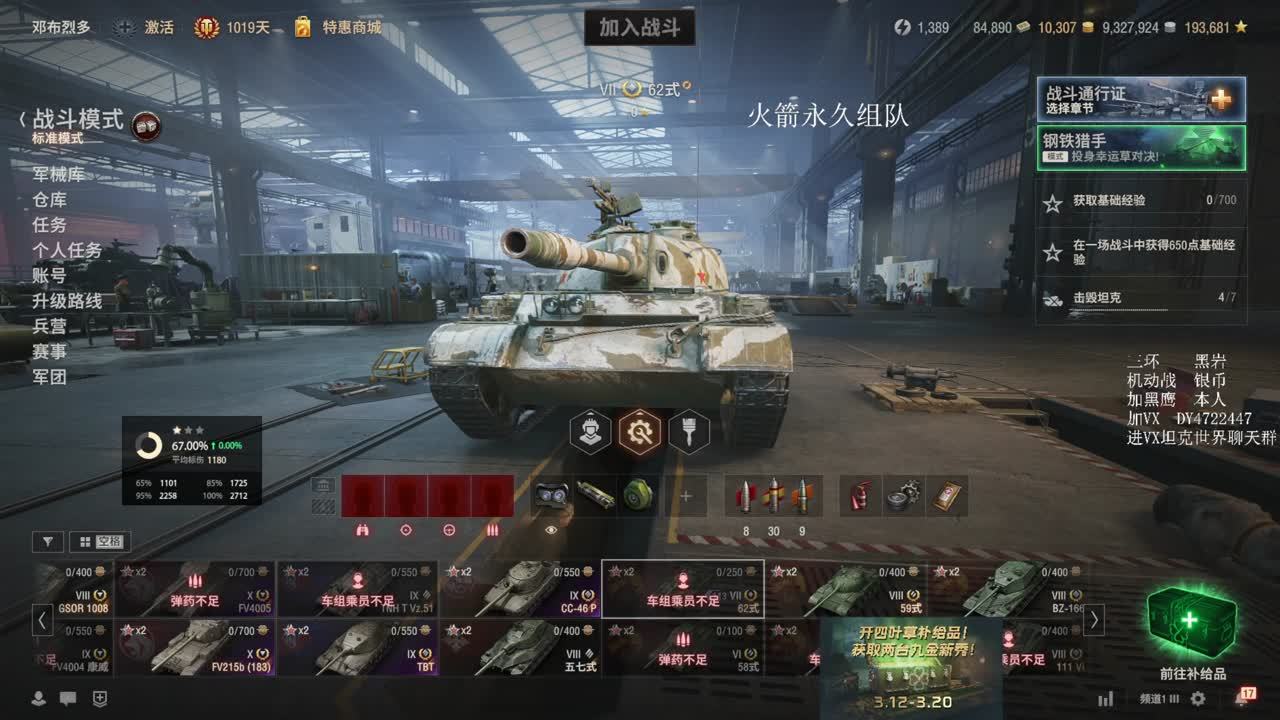Image resolution: width=1280 pixels, height=720 pixels.
Task: Open the 特惠商城 shop
Action: (x=338, y=28)
